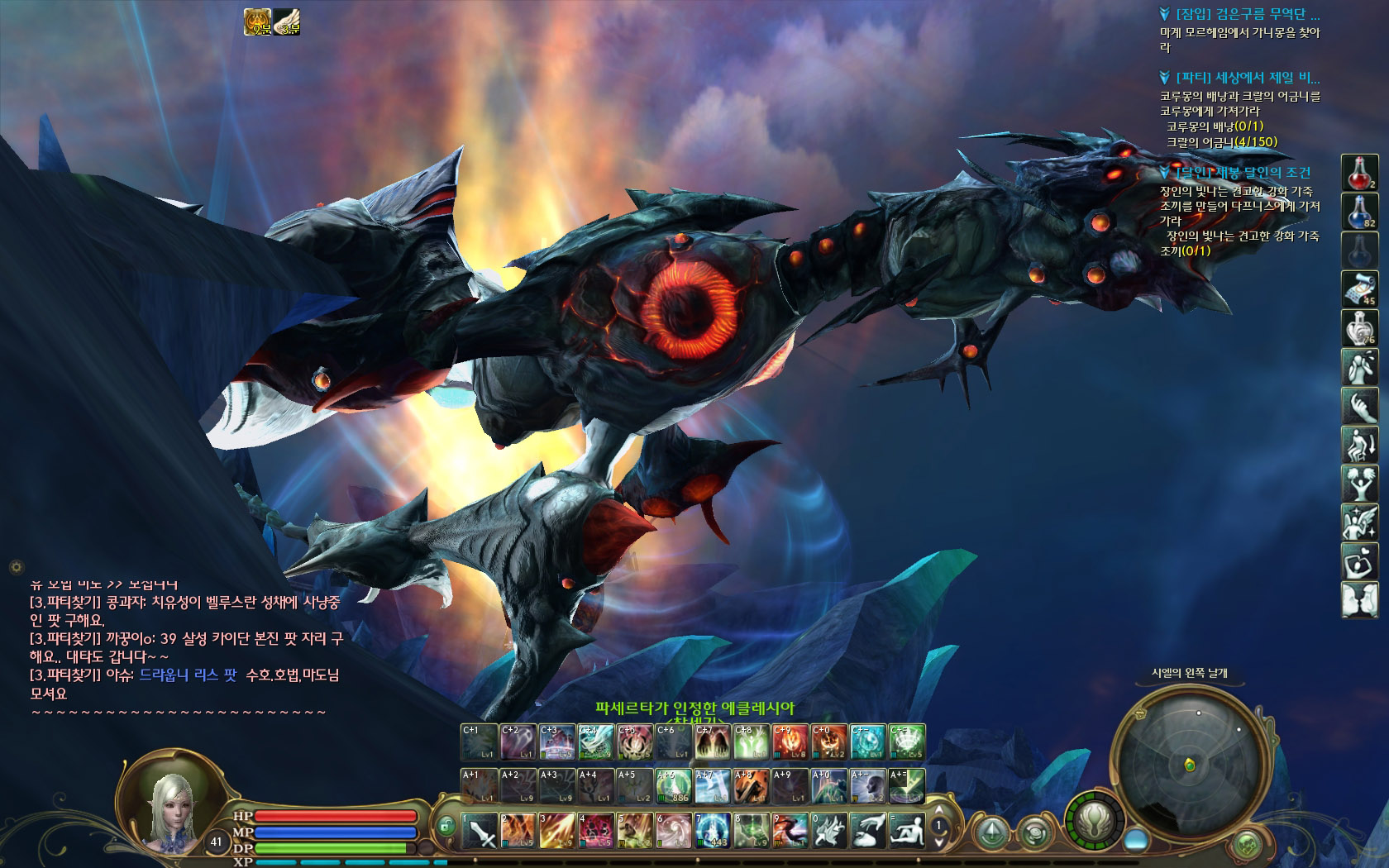
Task: Open the [파티] 세상에서 제일 quest entry
Action: 1248,78
